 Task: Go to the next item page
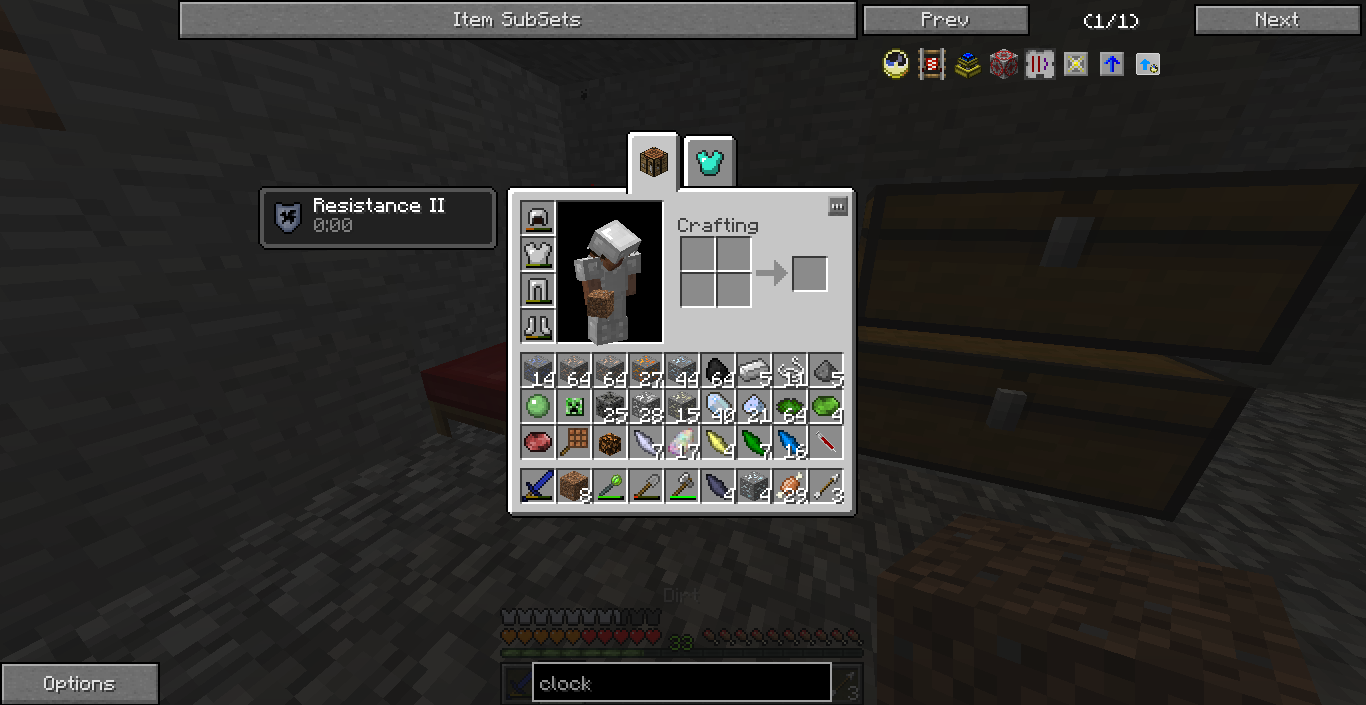1277,20
